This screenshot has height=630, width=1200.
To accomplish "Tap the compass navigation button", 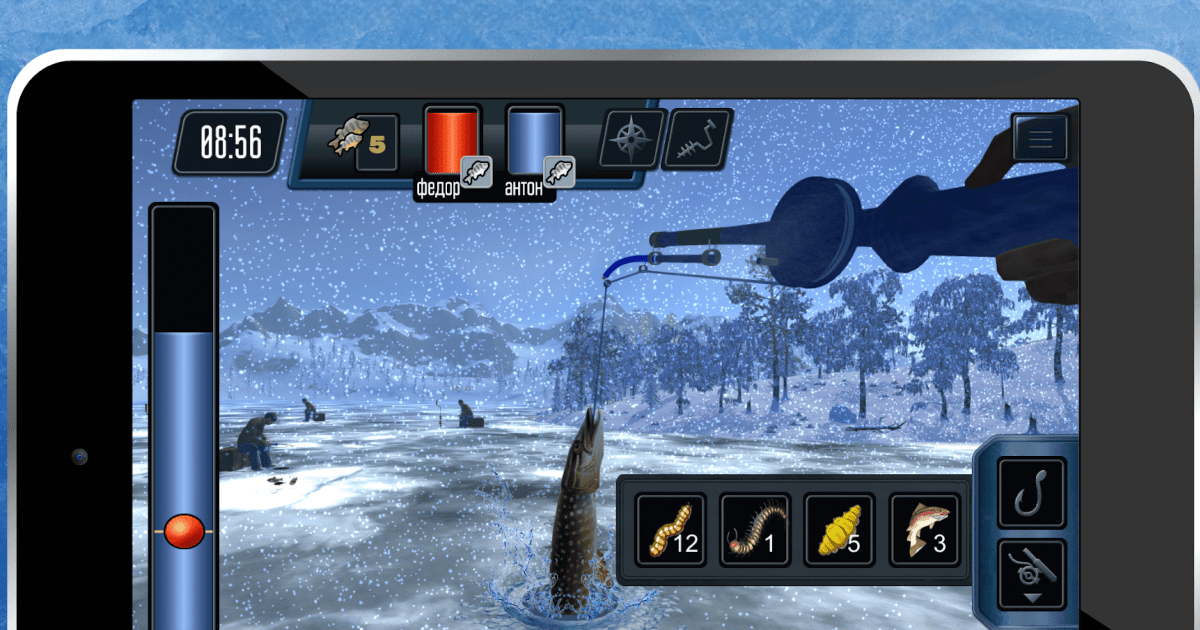I will 632,139.
